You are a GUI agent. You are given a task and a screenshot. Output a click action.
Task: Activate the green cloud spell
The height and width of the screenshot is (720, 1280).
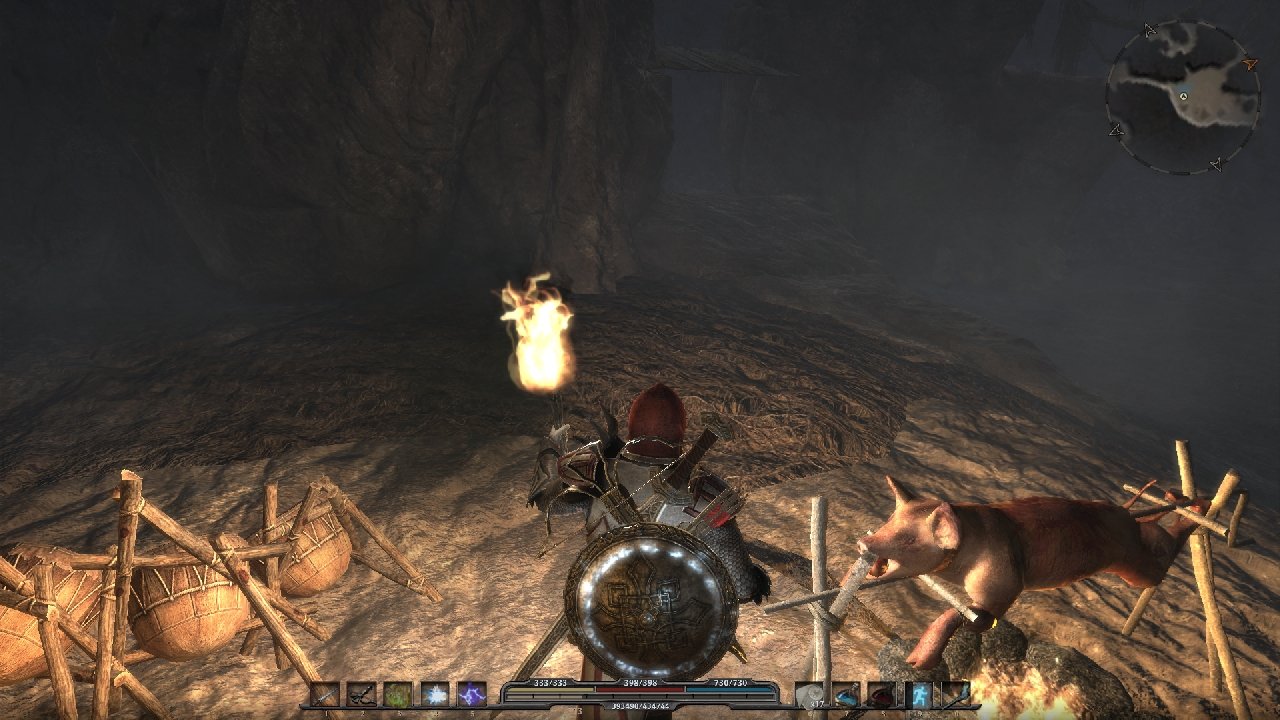coord(398,694)
